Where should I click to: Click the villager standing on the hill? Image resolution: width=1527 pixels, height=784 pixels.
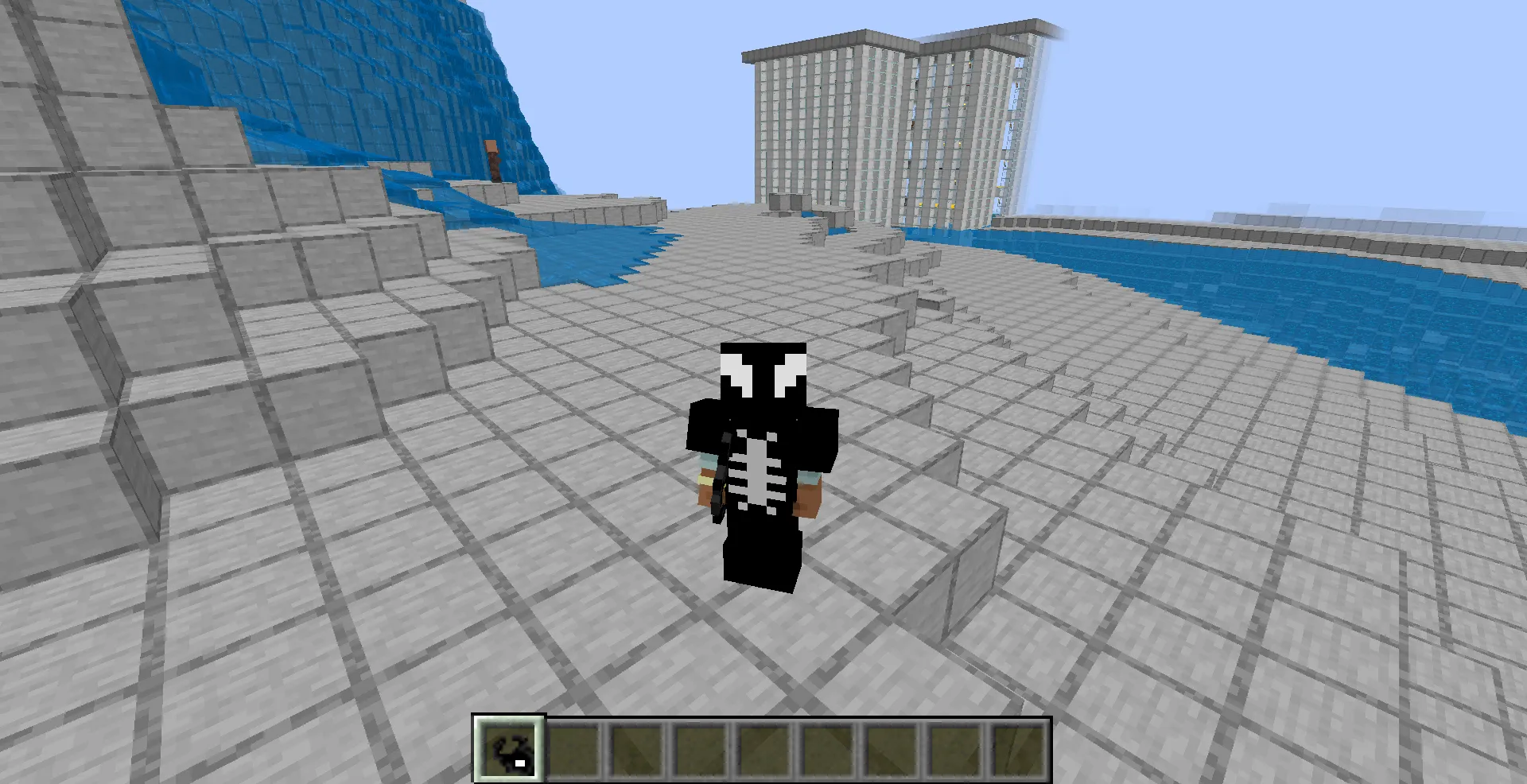pyautogui.click(x=493, y=159)
